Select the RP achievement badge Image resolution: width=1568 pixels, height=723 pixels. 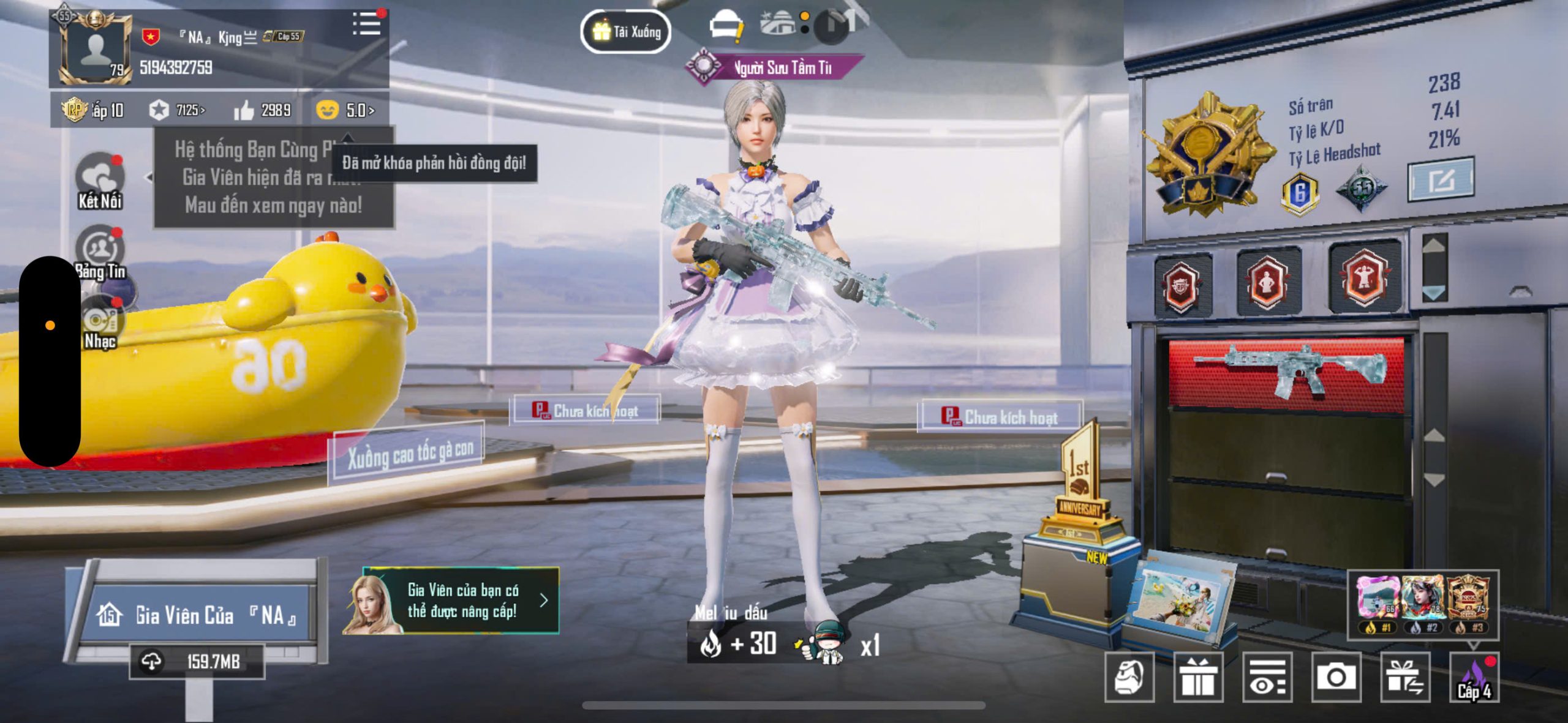point(1182,285)
